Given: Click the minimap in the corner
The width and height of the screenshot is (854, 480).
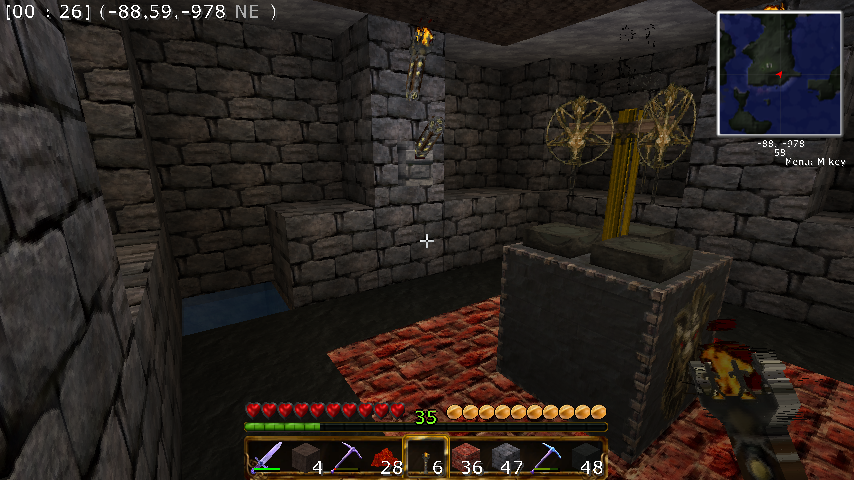Looking at the screenshot, I should click(x=780, y=72).
